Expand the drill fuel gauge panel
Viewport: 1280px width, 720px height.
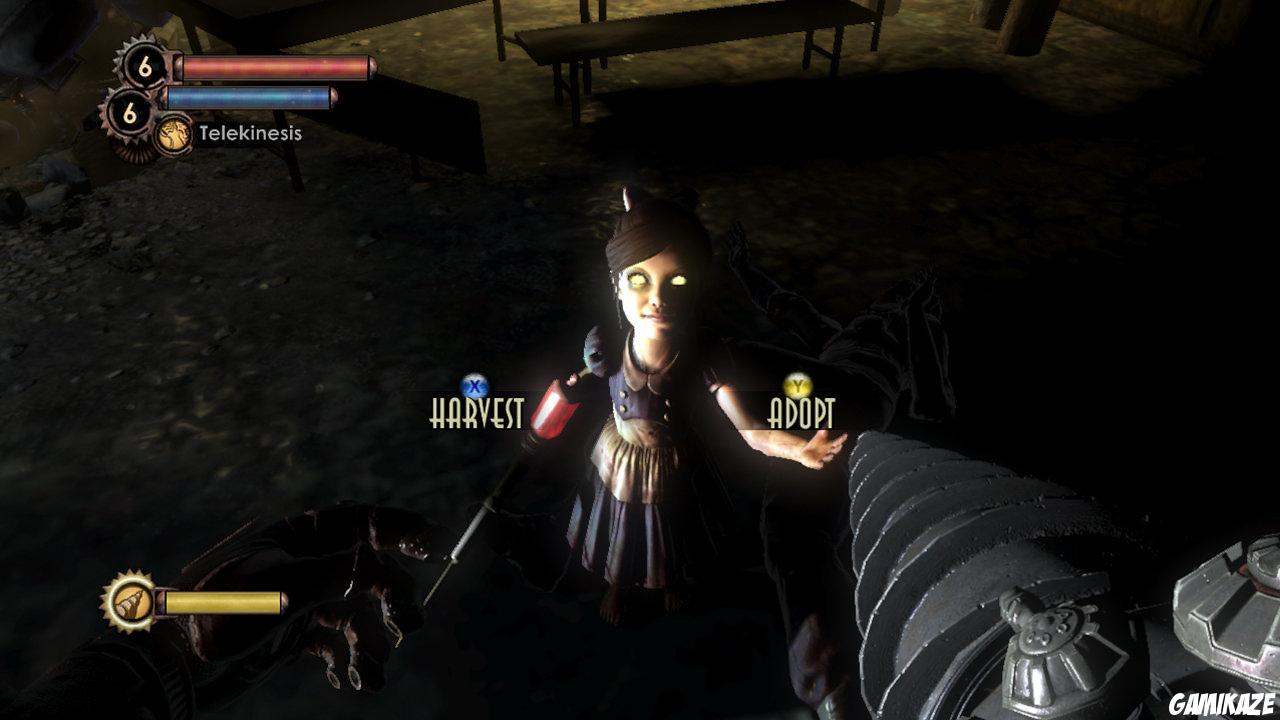225,601
